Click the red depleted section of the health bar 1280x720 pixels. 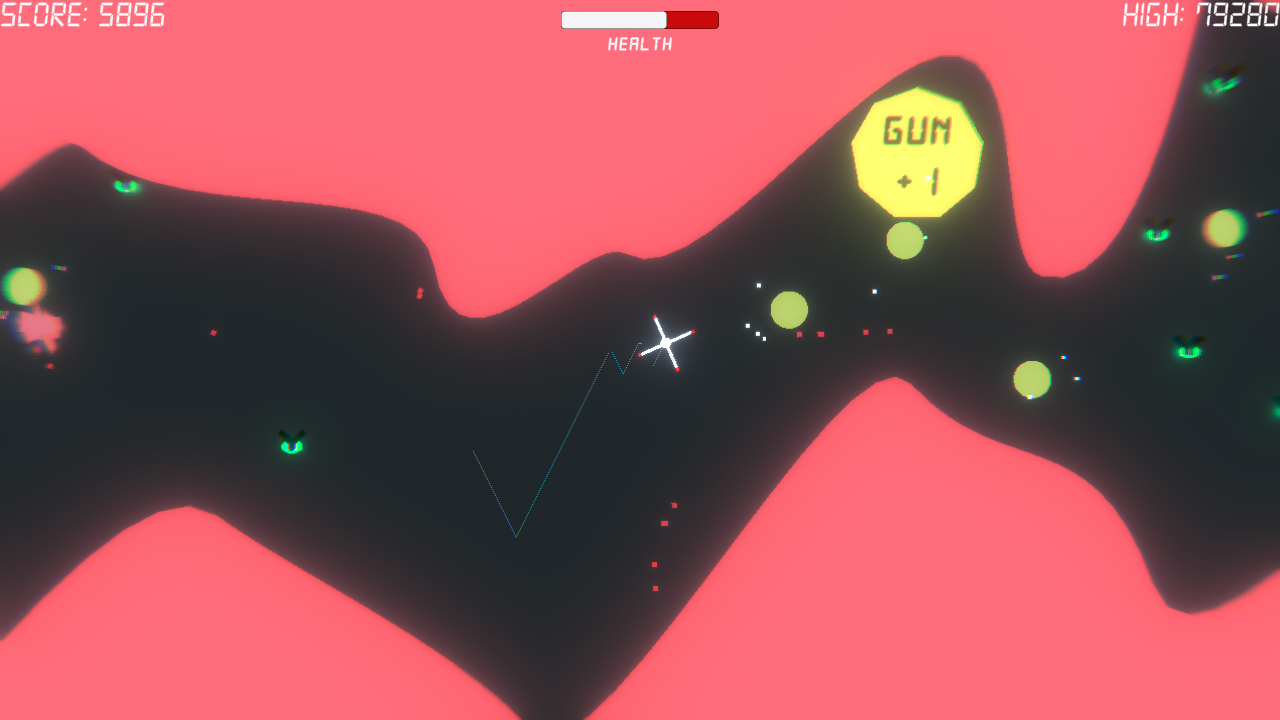click(x=692, y=18)
